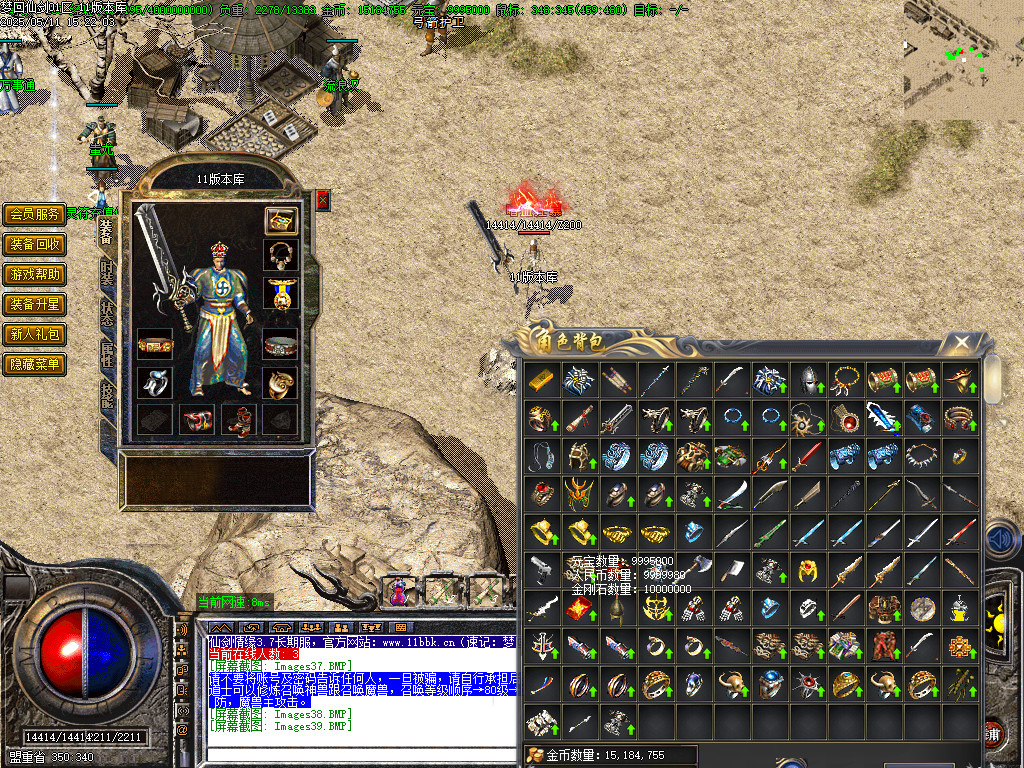This screenshot has height=768, width=1024.
Task: Open the 游戏帮助 game help button
Action: [x=35, y=274]
